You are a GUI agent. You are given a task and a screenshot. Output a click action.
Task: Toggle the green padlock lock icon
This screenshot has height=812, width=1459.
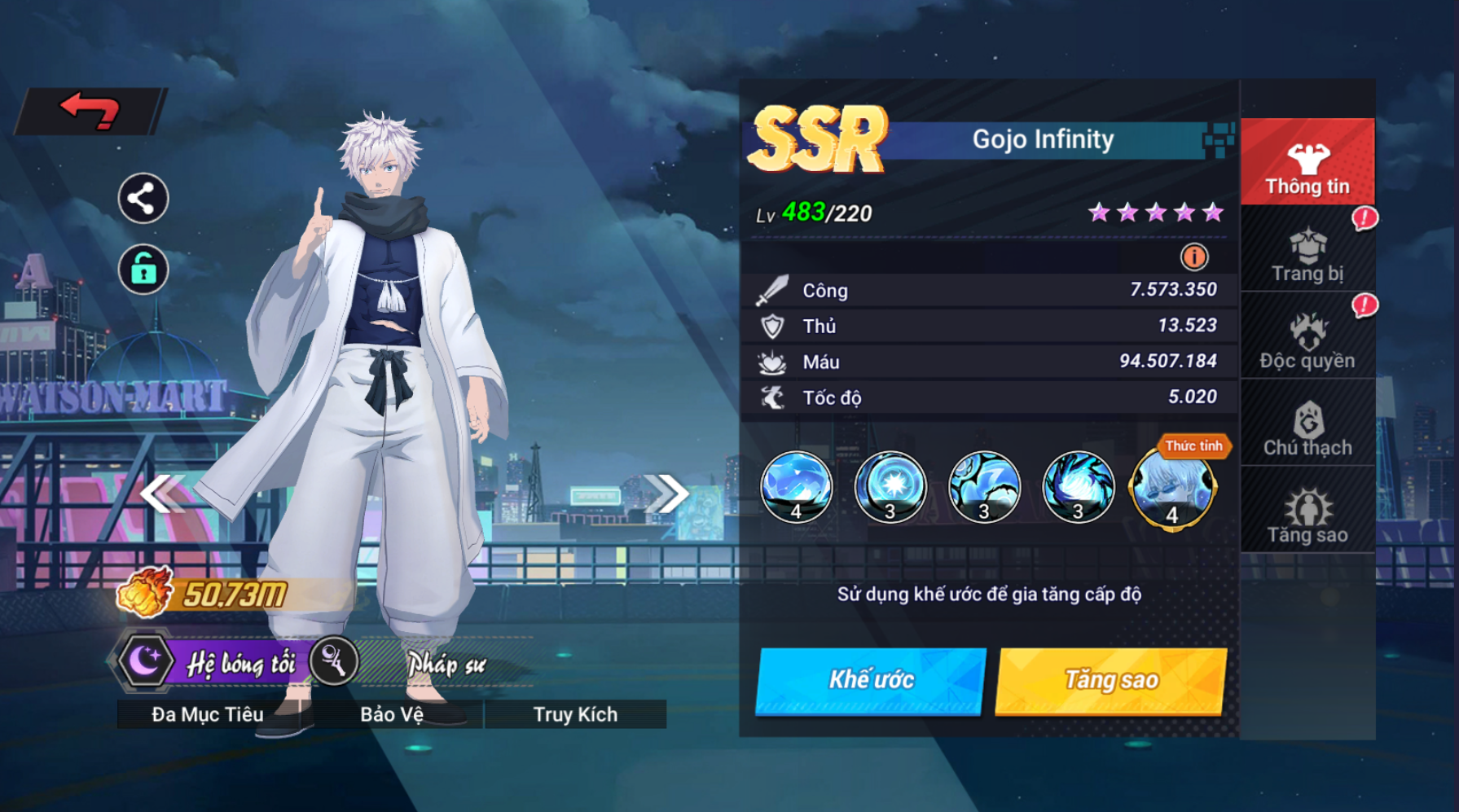coord(143,270)
